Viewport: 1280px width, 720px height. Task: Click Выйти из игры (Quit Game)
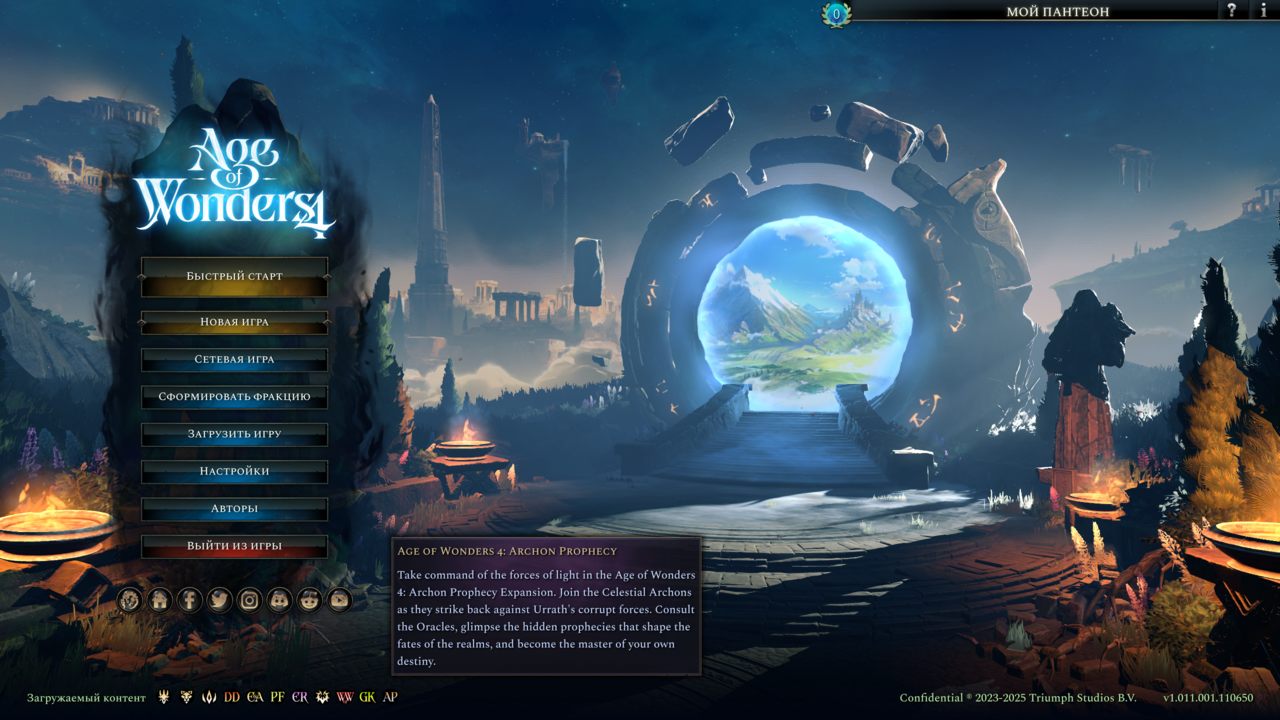tap(234, 546)
